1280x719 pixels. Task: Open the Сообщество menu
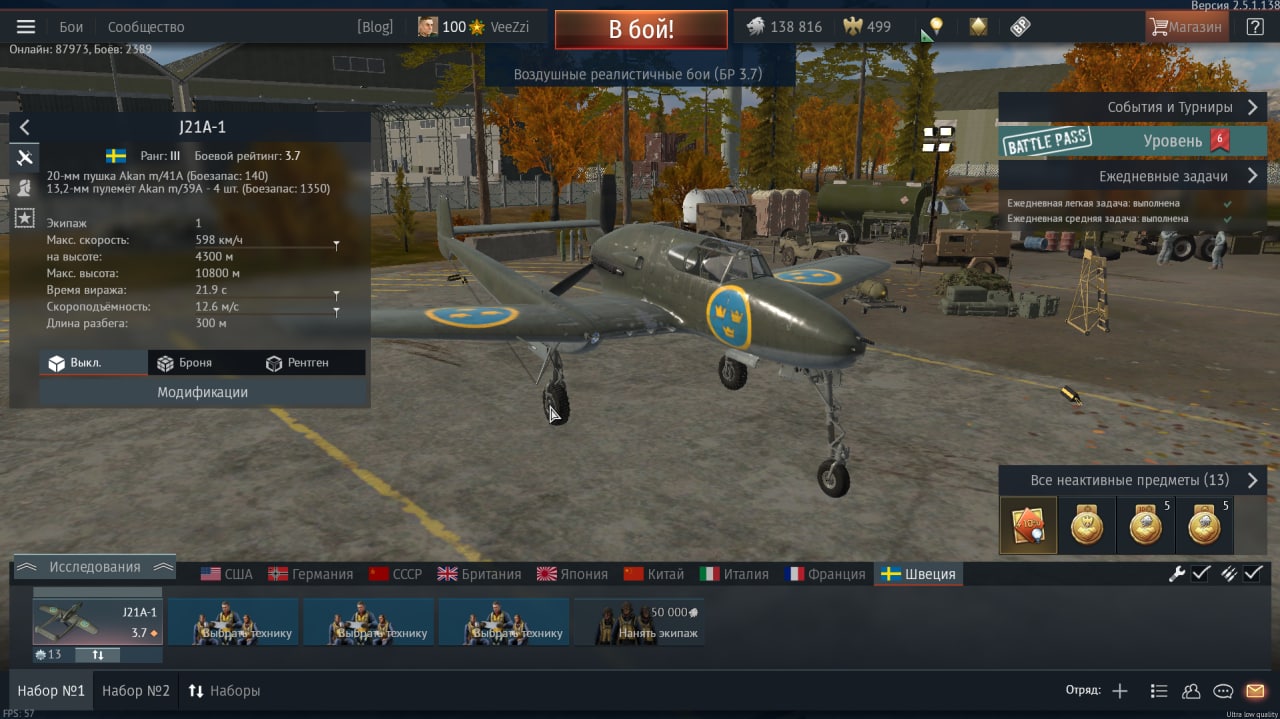tap(146, 27)
